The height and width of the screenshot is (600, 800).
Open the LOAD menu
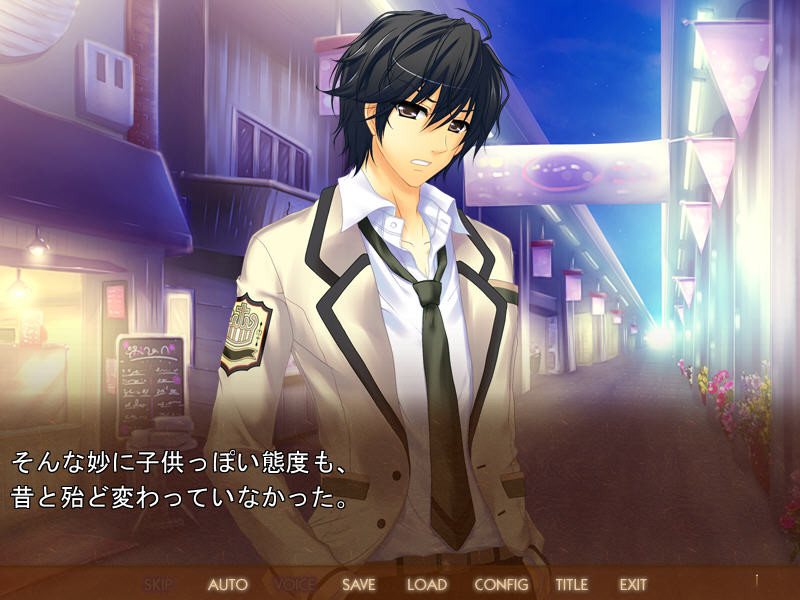(x=427, y=584)
